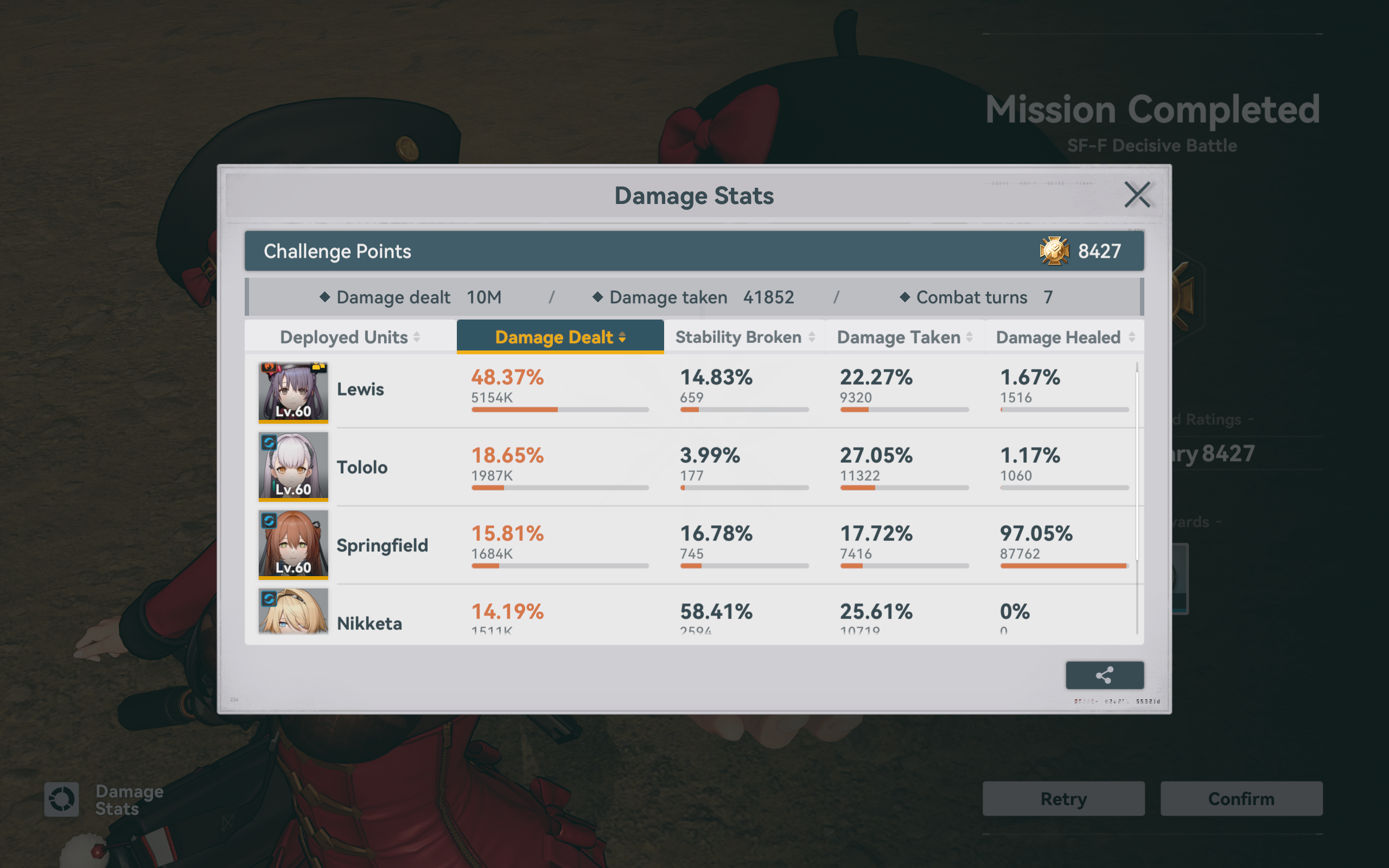Select Lewis's portrait in the unit list
The image size is (1389, 868).
tap(294, 392)
